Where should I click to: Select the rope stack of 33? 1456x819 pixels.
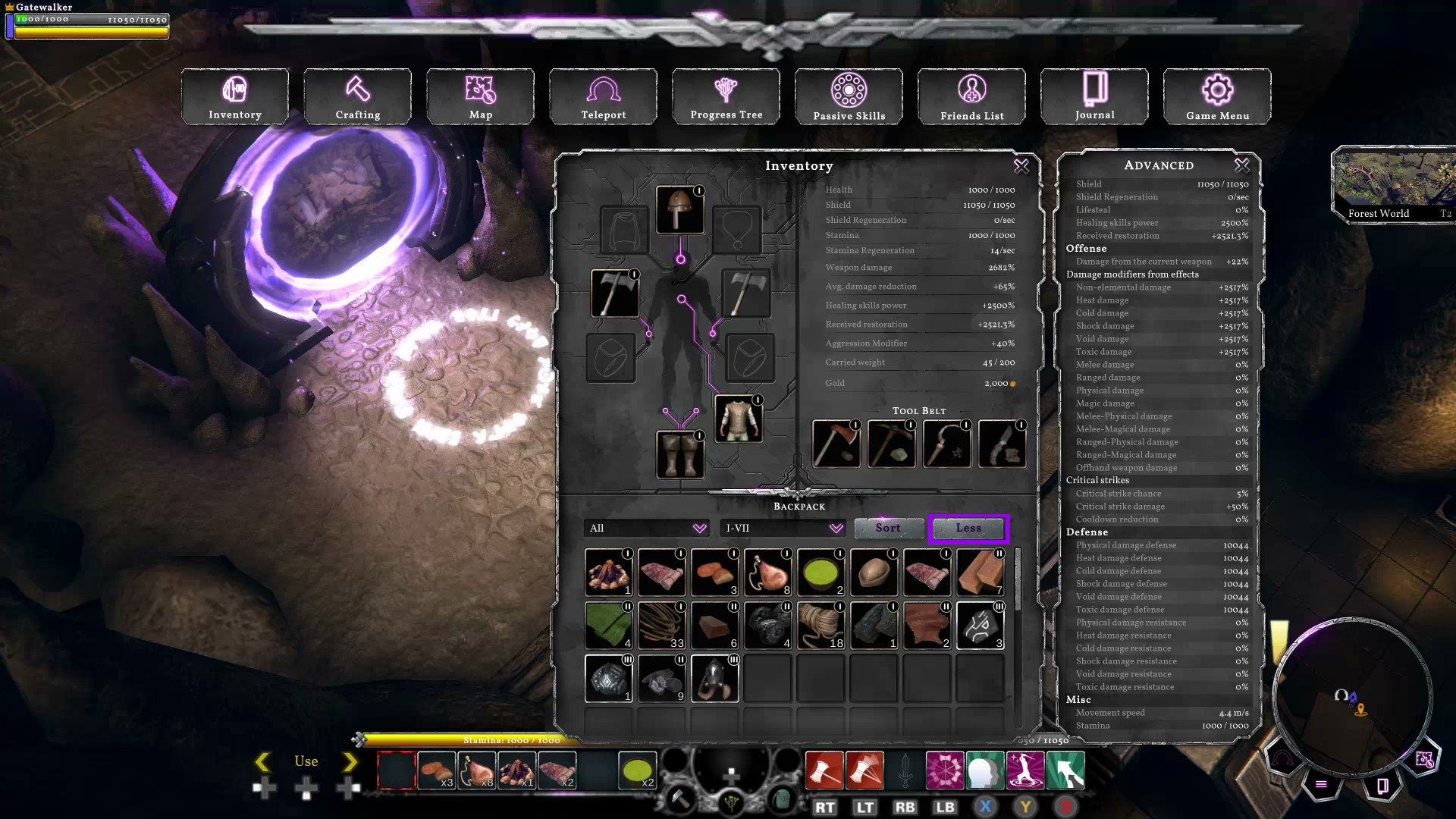click(661, 626)
